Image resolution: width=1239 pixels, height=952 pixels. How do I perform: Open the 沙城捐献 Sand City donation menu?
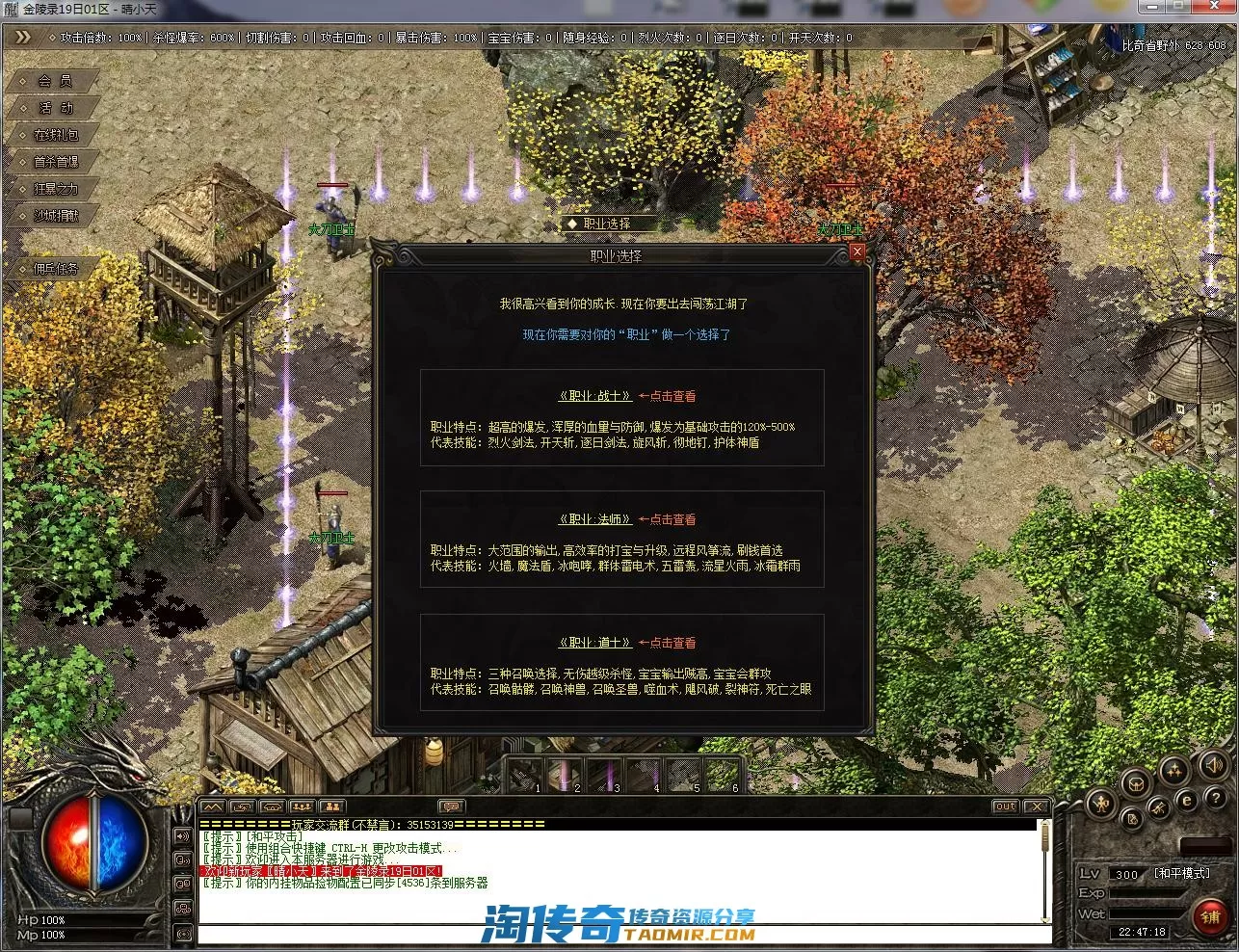[55, 216]
